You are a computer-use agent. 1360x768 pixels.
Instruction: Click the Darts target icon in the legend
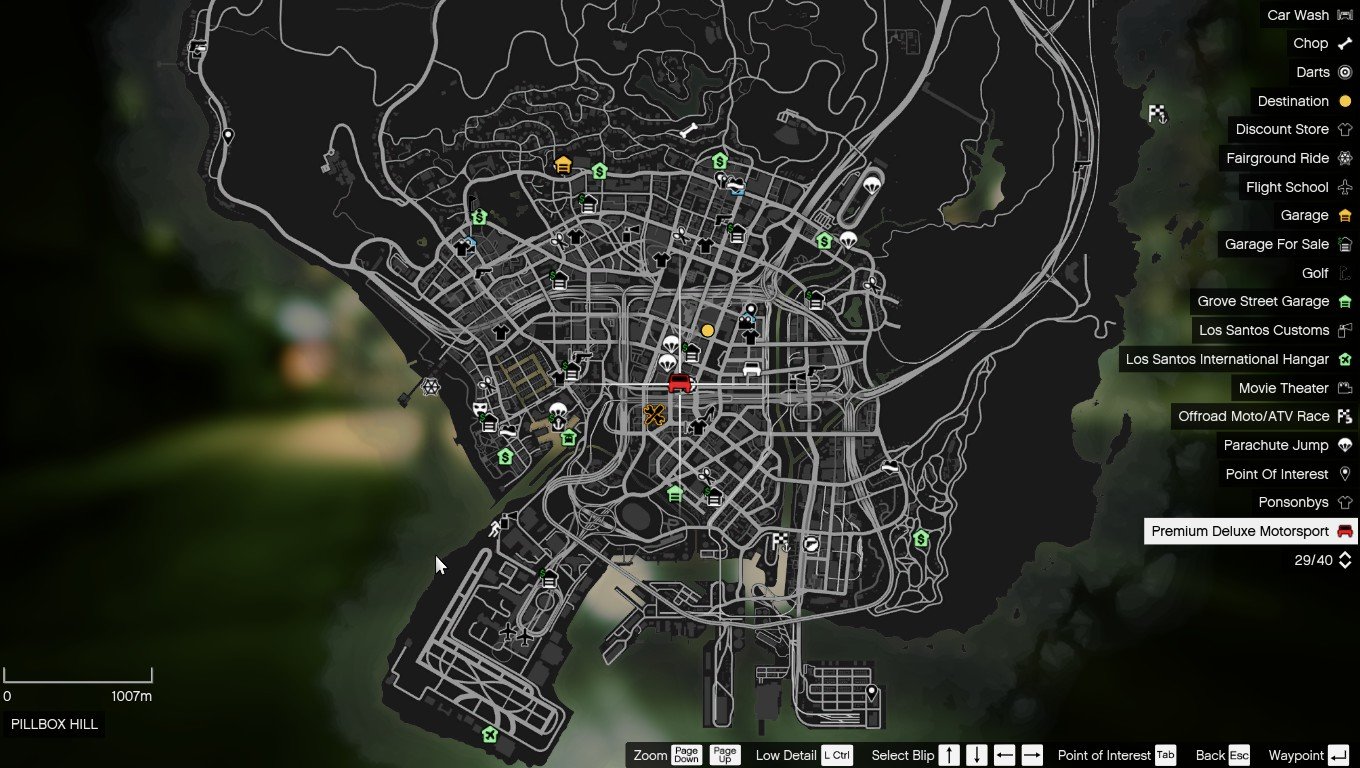click(1345, 72)
